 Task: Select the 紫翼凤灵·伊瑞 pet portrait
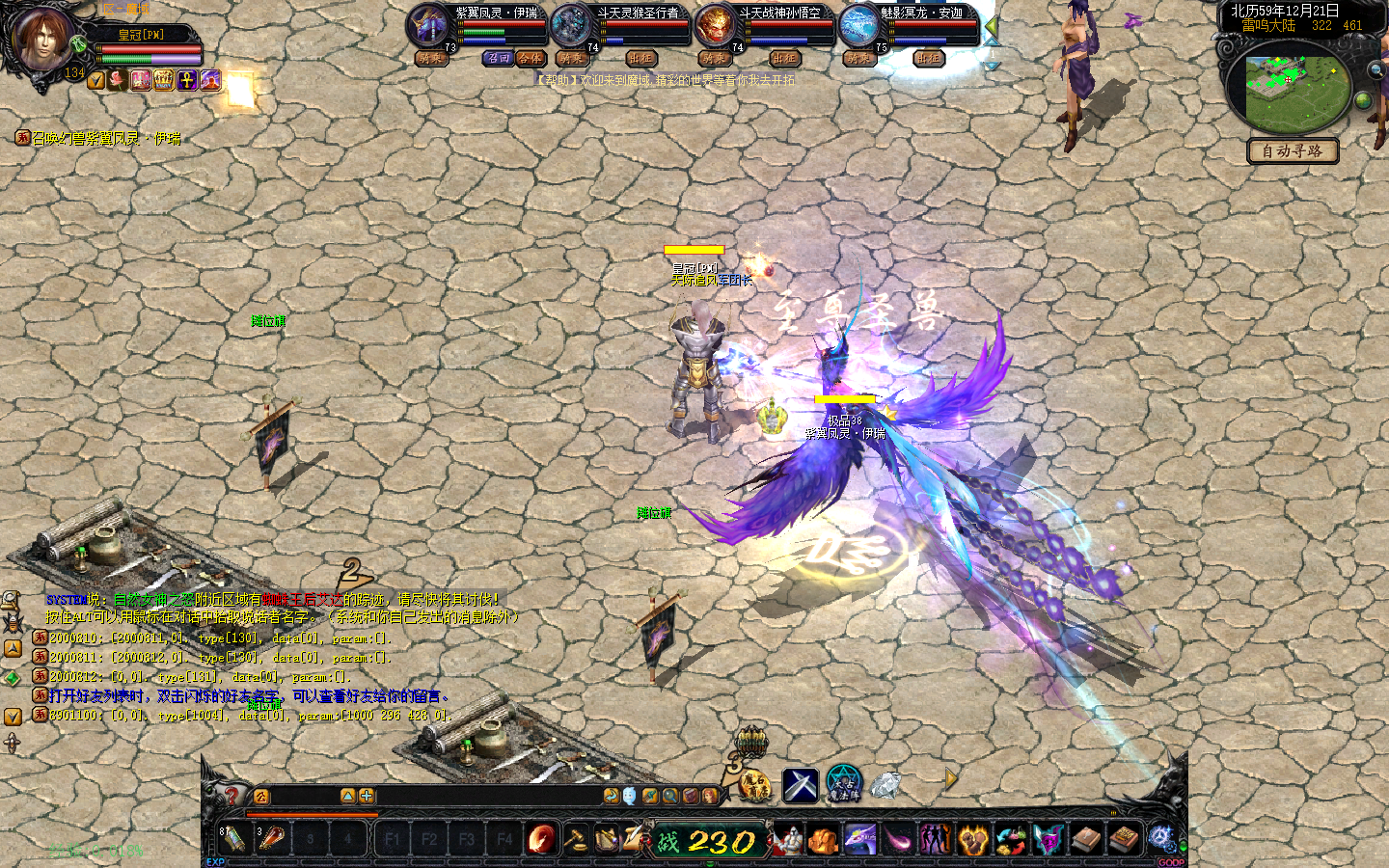pos(429,26)
